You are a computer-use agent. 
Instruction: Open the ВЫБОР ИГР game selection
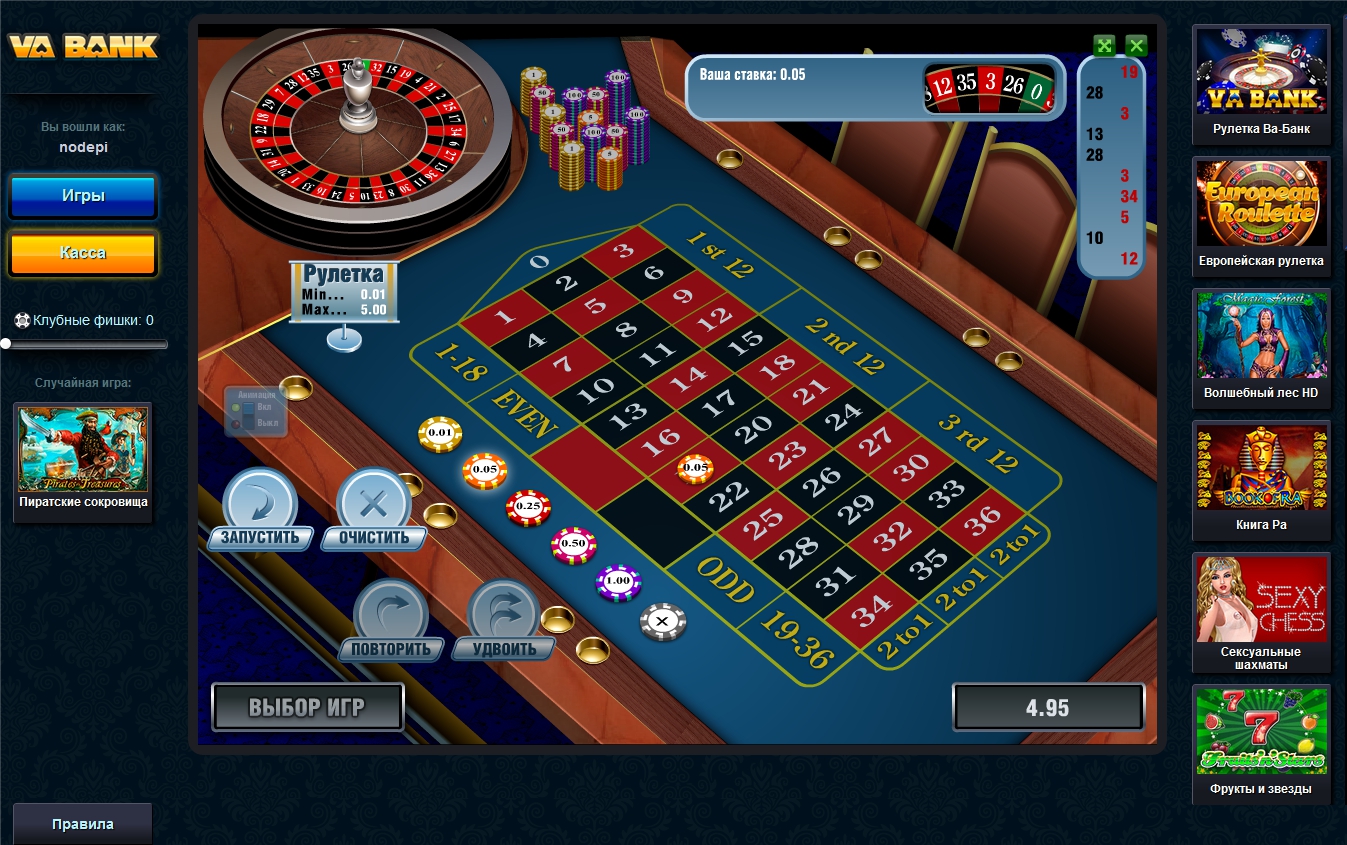tap(307, 708)
